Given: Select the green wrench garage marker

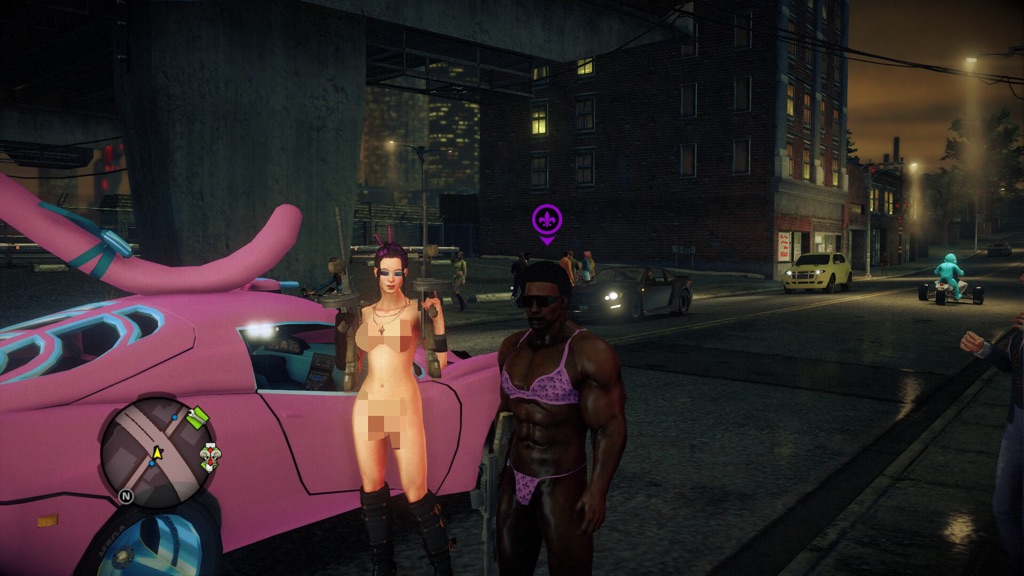Looking at the screenshot, I should coord(197,416).
